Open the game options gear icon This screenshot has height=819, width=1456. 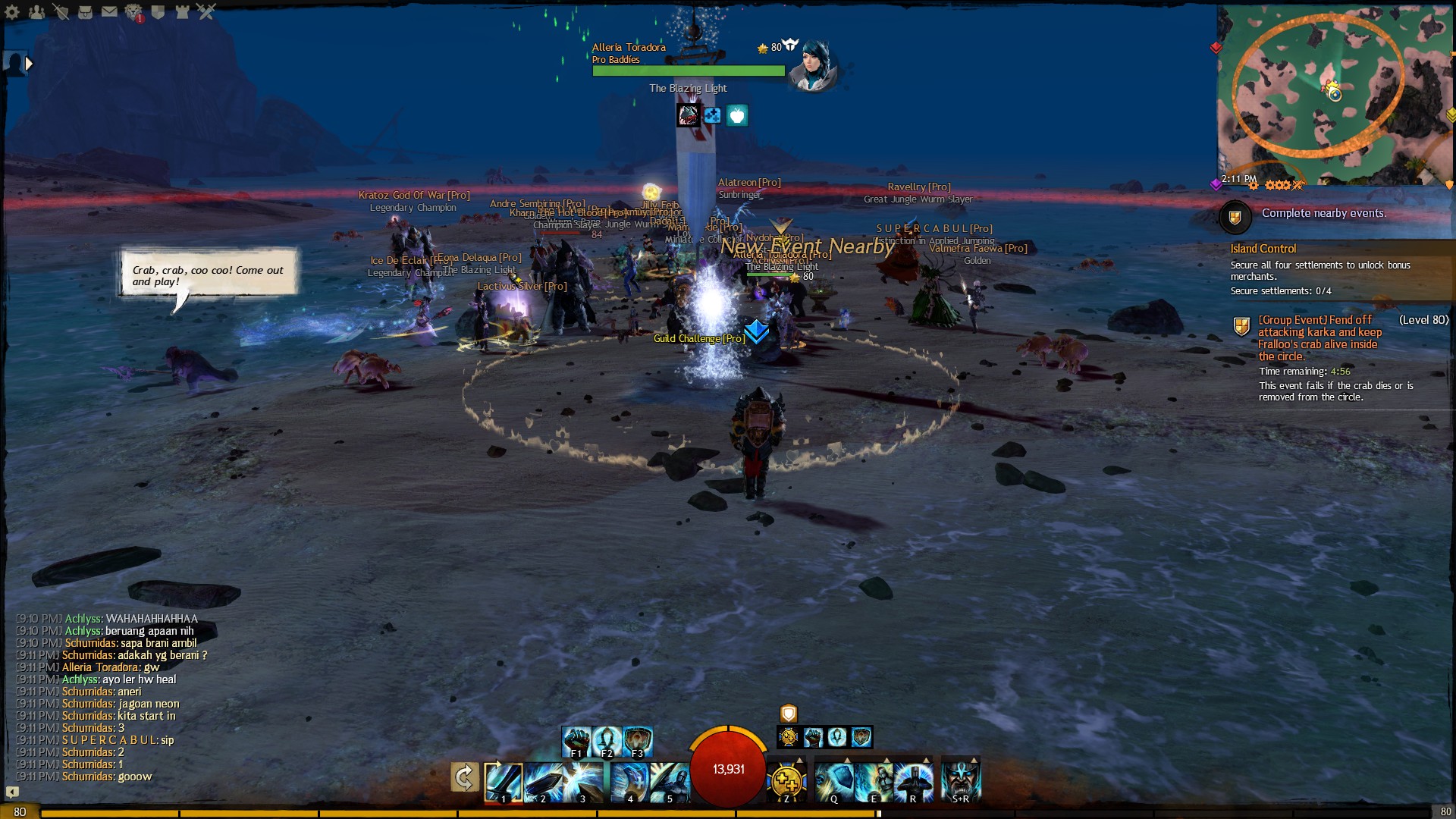pos(12,12)
